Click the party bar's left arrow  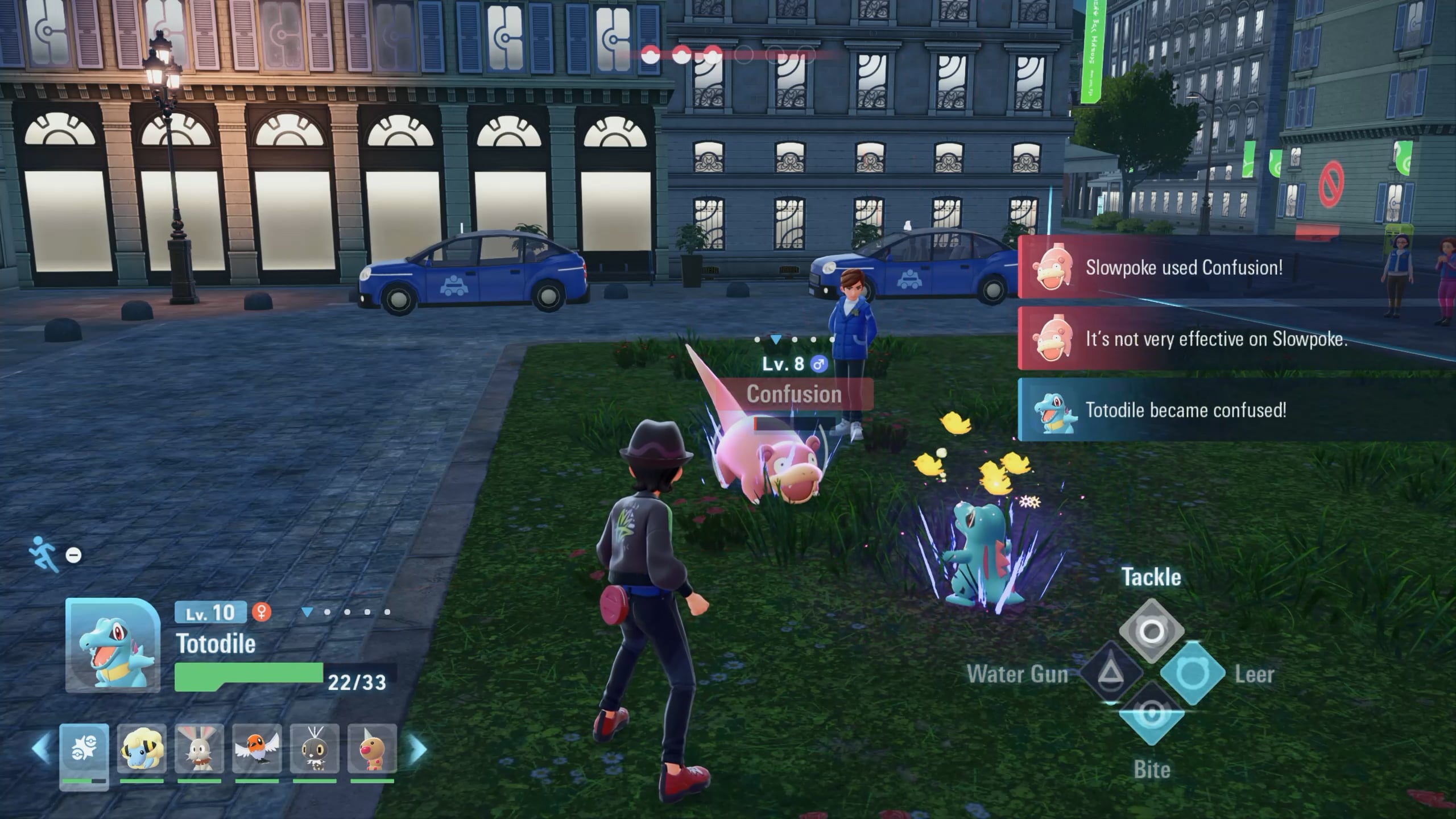[x=41, y=750]
